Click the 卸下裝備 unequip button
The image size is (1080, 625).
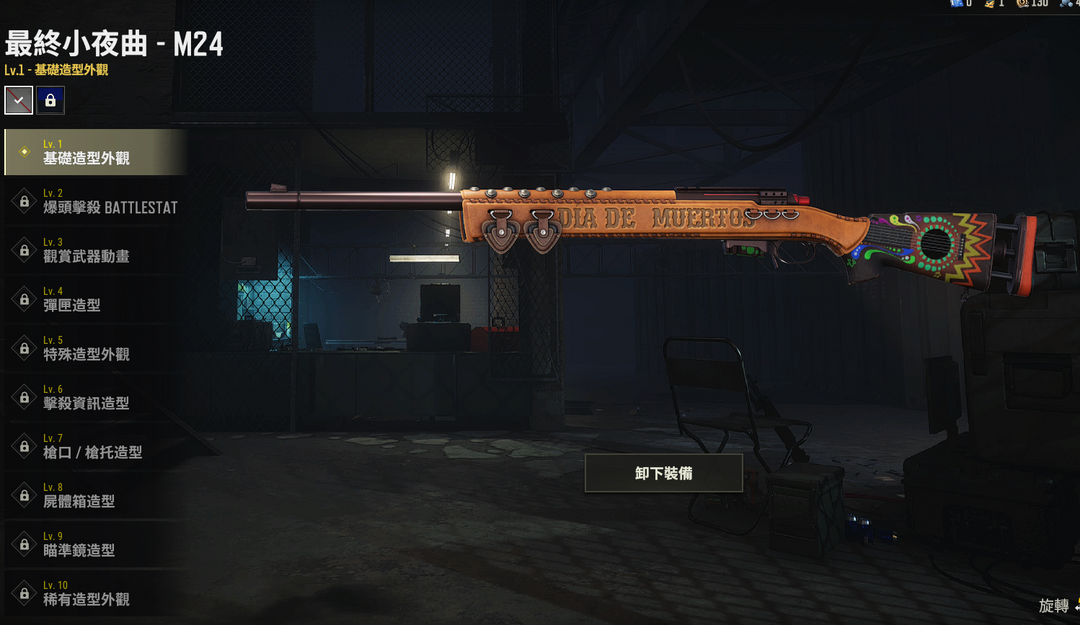click(x=663, y=473)
